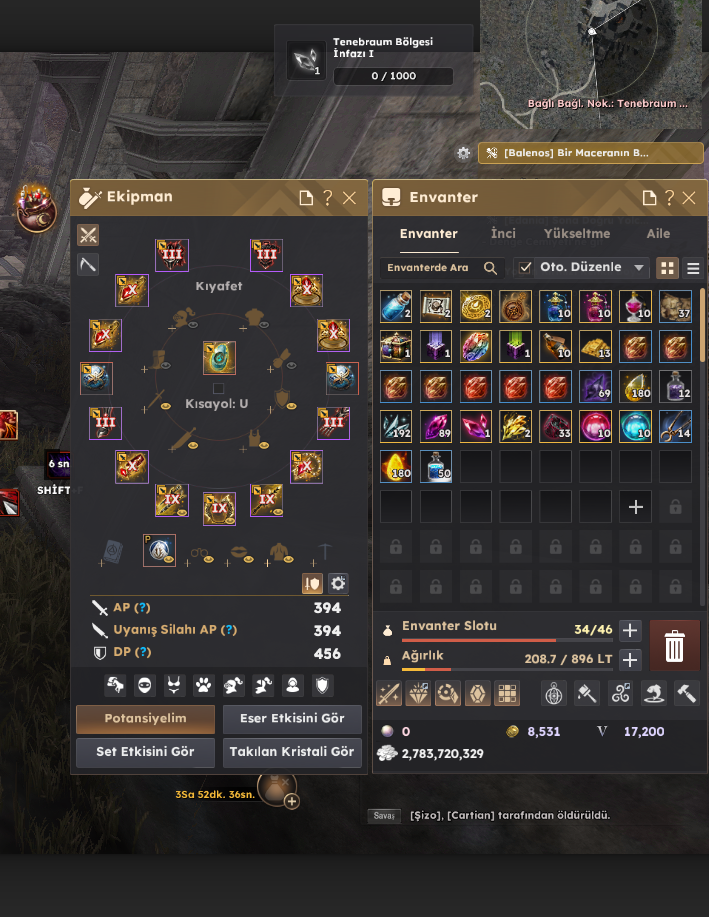This screenshot has width=709, height=917.
Task: Toggle the Oto. Düzenle checkbox
Action: coord(525,268)
